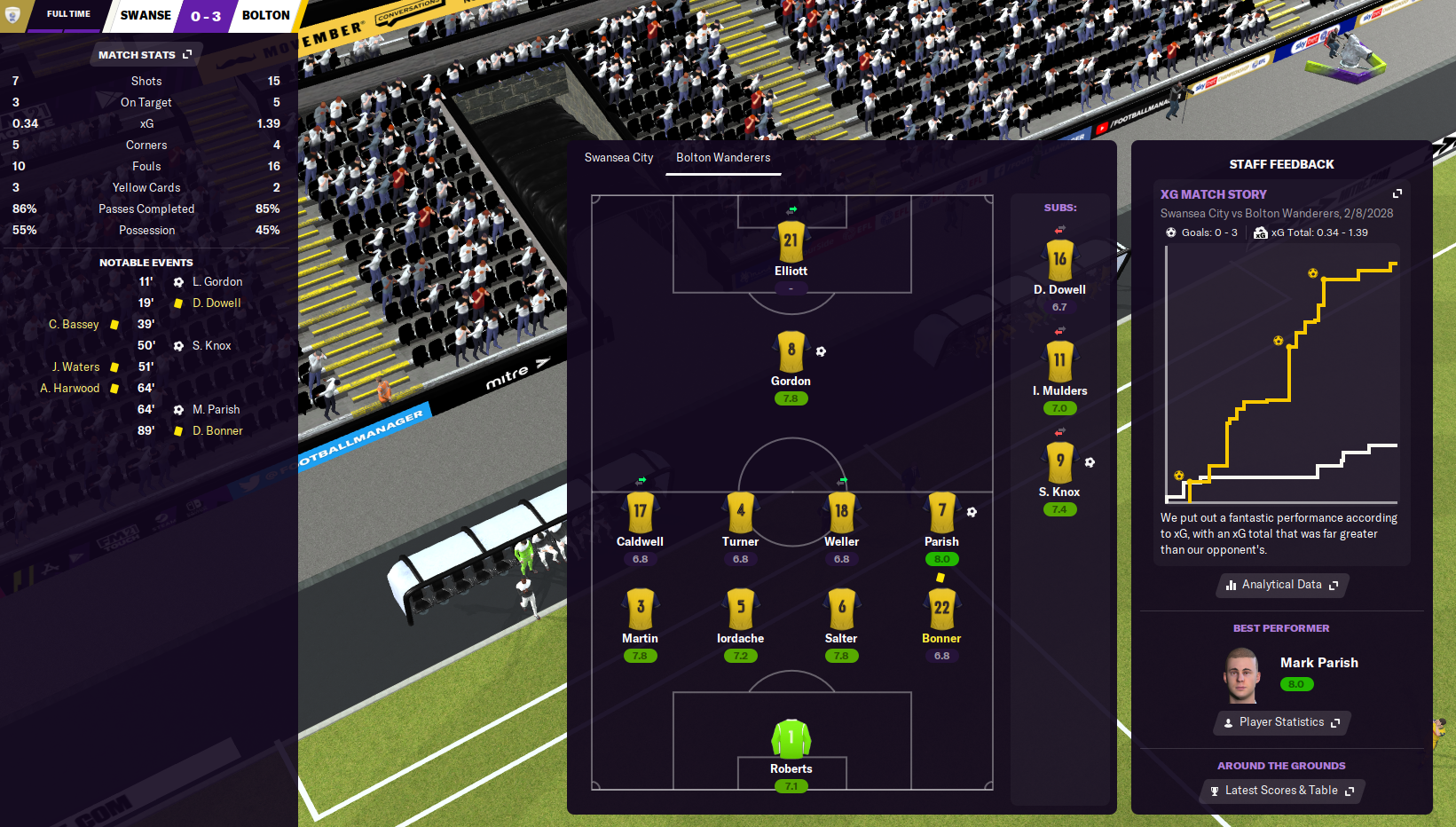Open Player Statistics
1456x827 pixels.
(x=1281, y=722)
